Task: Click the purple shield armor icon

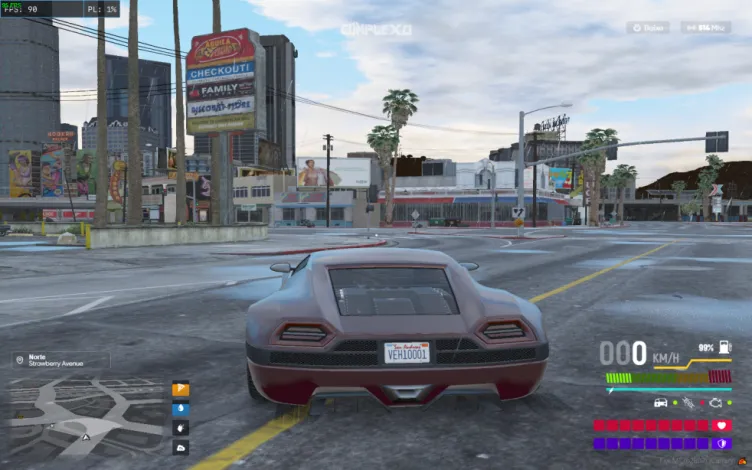Action: pos(723,443)
